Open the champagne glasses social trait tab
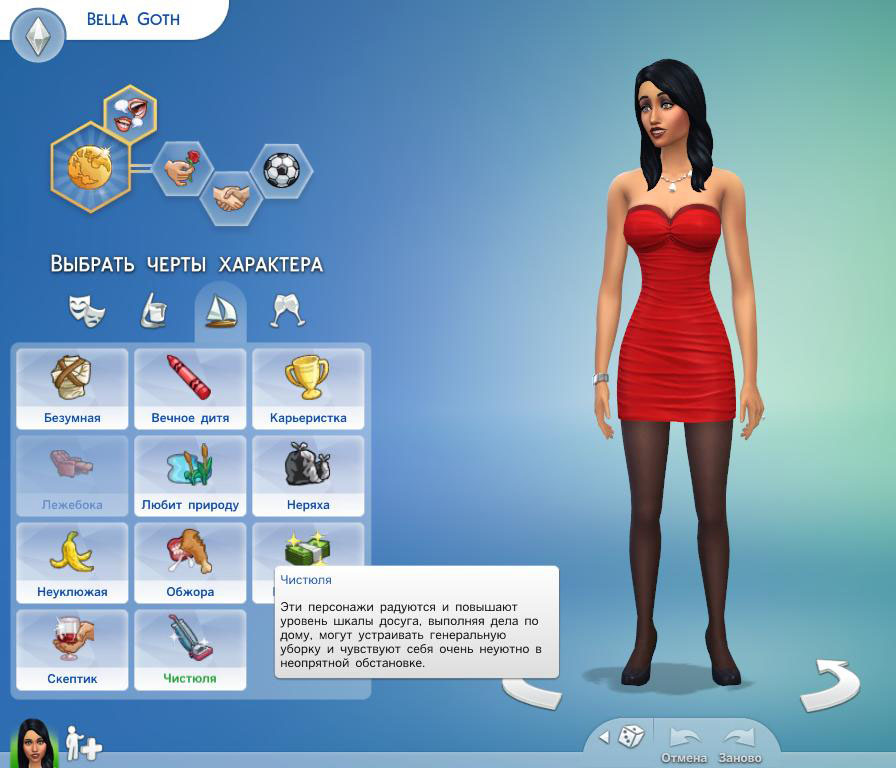The image size is (896, 768). pyautogui.click(x=288, y=311)
